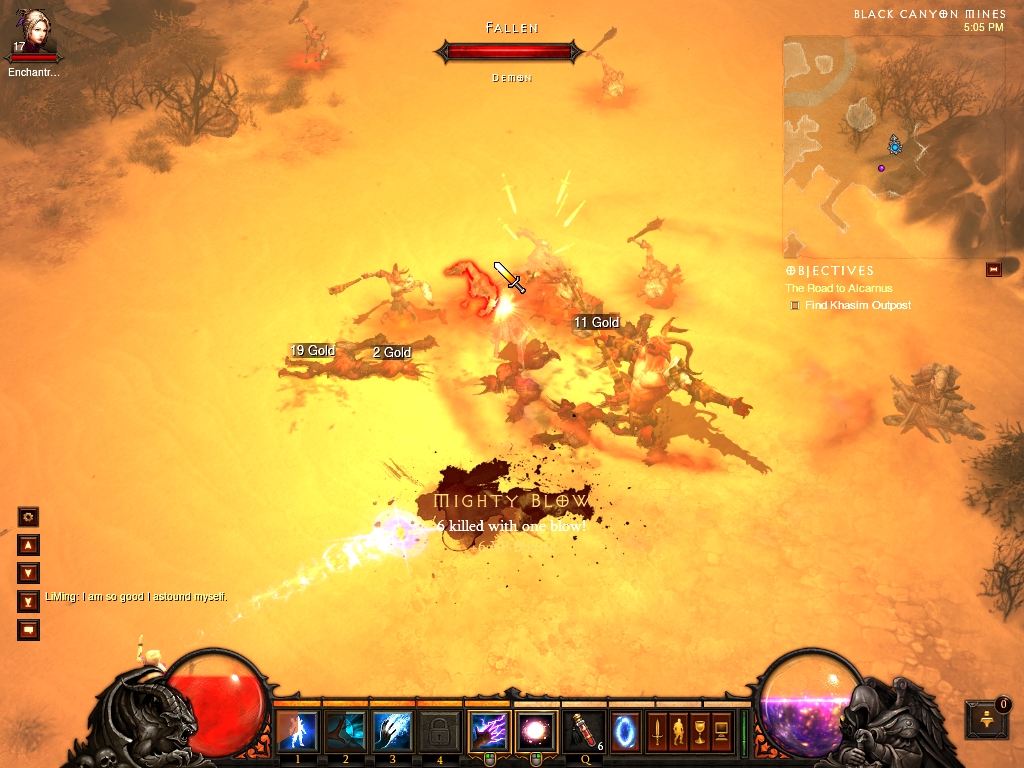Click the locked skill slot 4
This screenshot has height=768, width=1024.
click(440, 731)
